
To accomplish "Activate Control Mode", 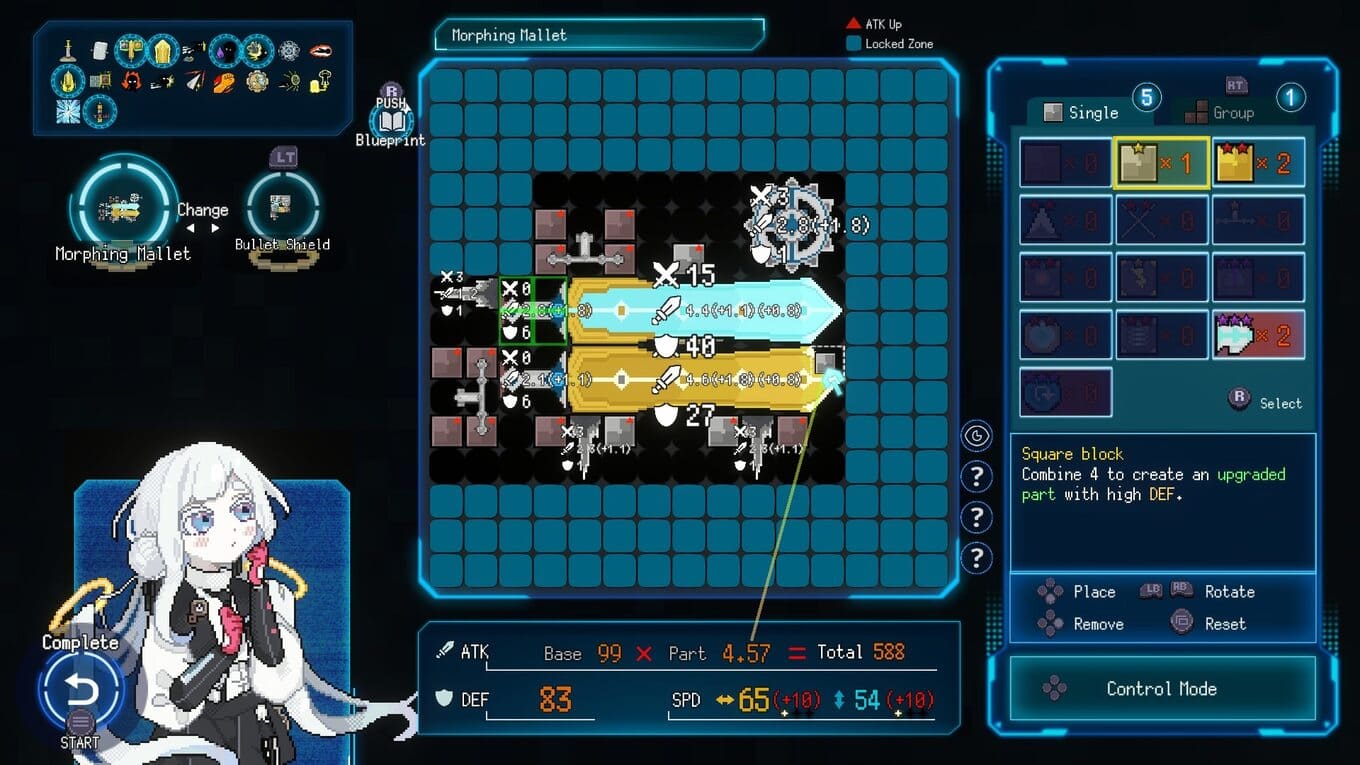I will [1161, 689].
